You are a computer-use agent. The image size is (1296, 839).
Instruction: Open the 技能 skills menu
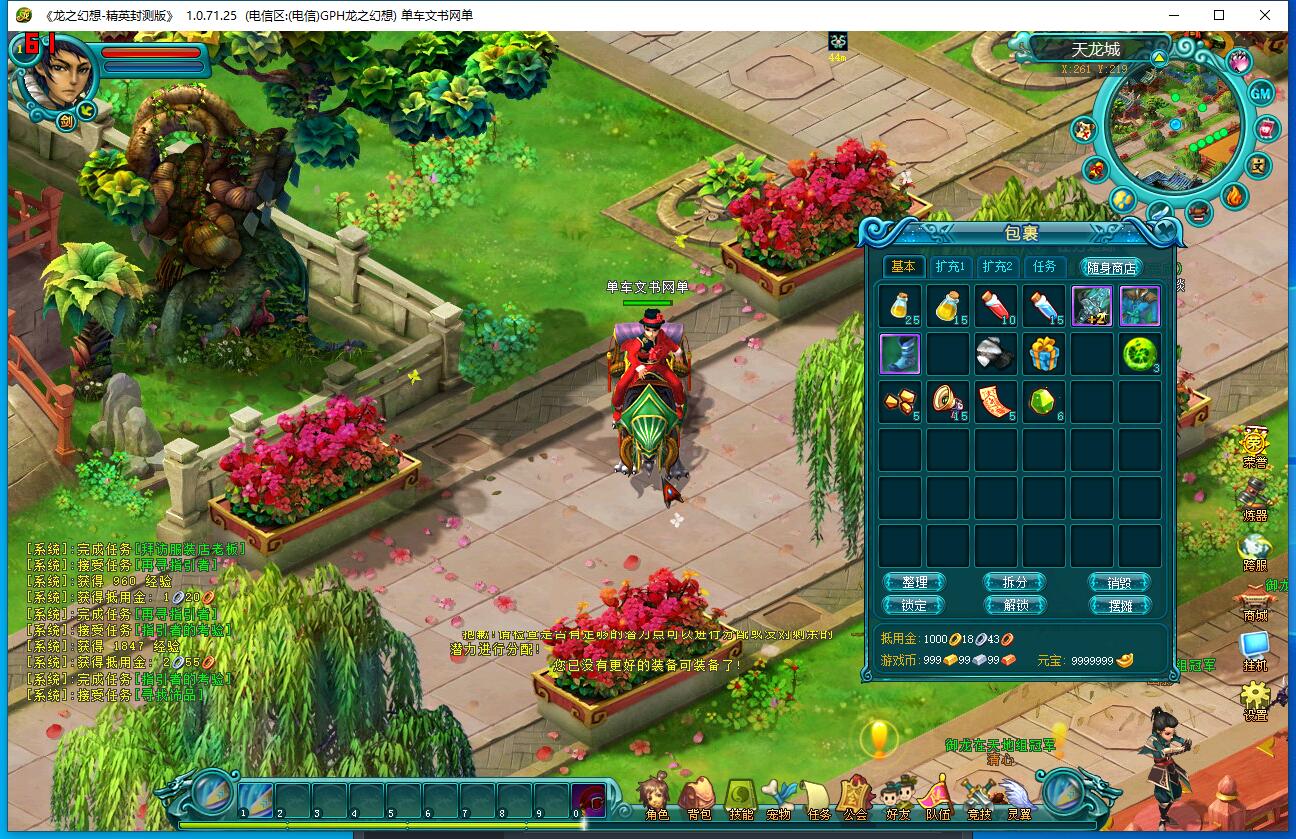(x=740, y=798)
